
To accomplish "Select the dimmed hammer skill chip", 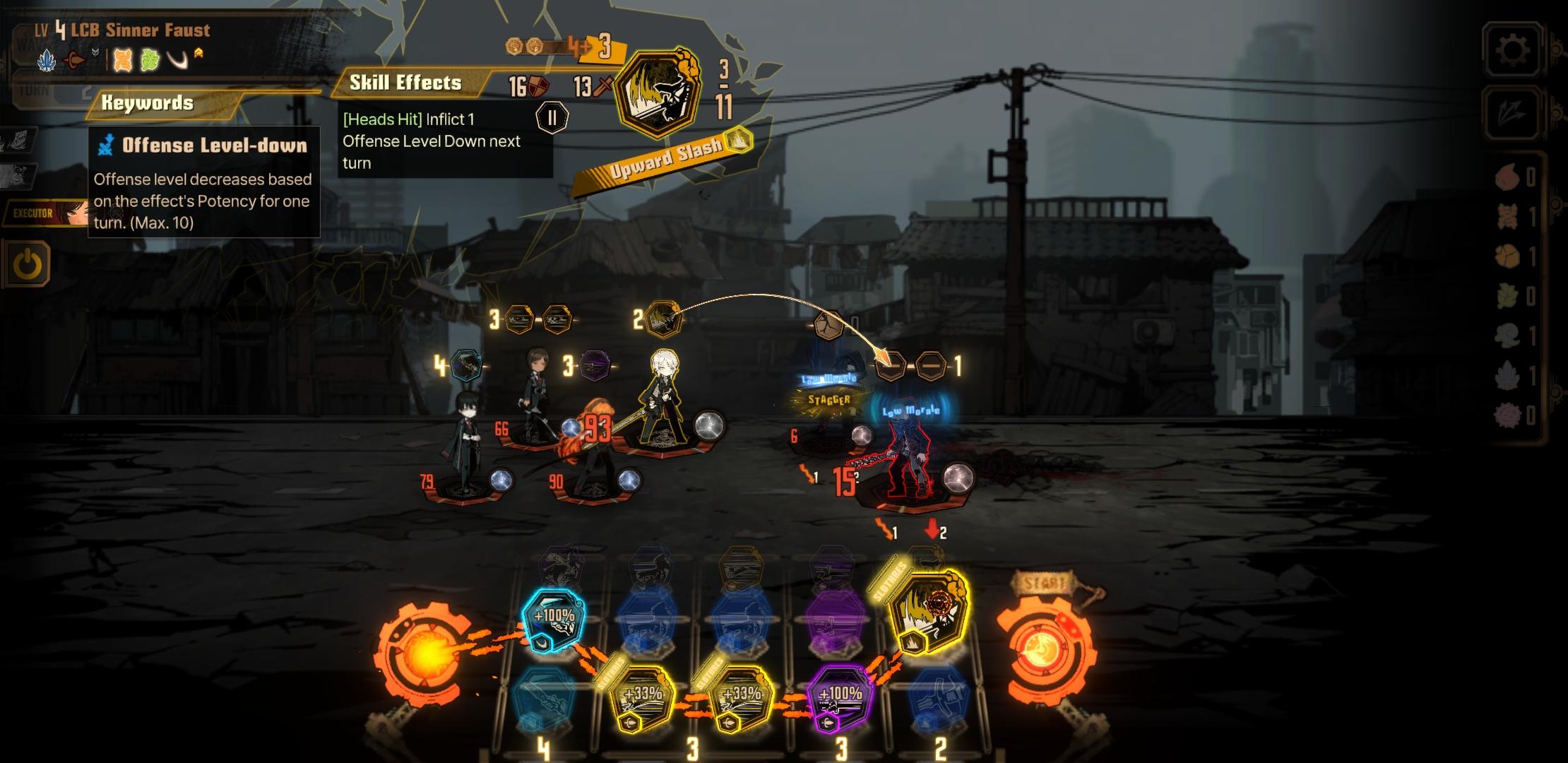I will tap(938, 698).
